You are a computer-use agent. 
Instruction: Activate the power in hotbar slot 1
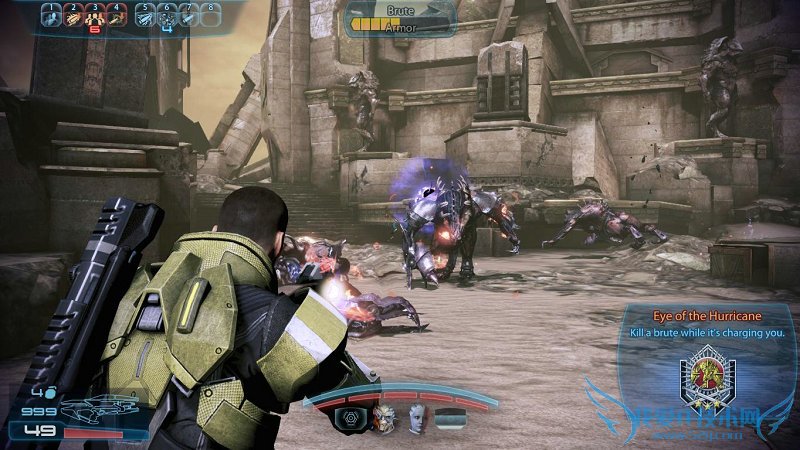tap(52, 16)
